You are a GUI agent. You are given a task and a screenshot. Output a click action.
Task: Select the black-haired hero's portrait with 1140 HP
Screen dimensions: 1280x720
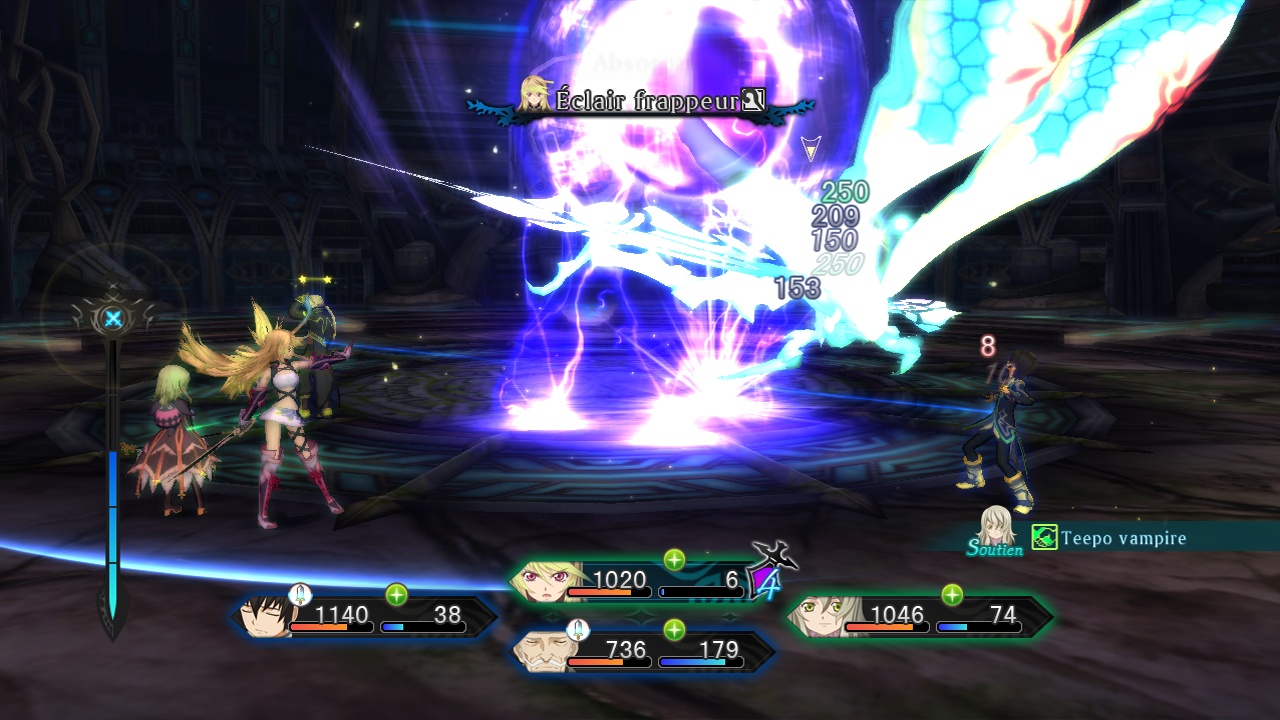[x=264, y=617]
